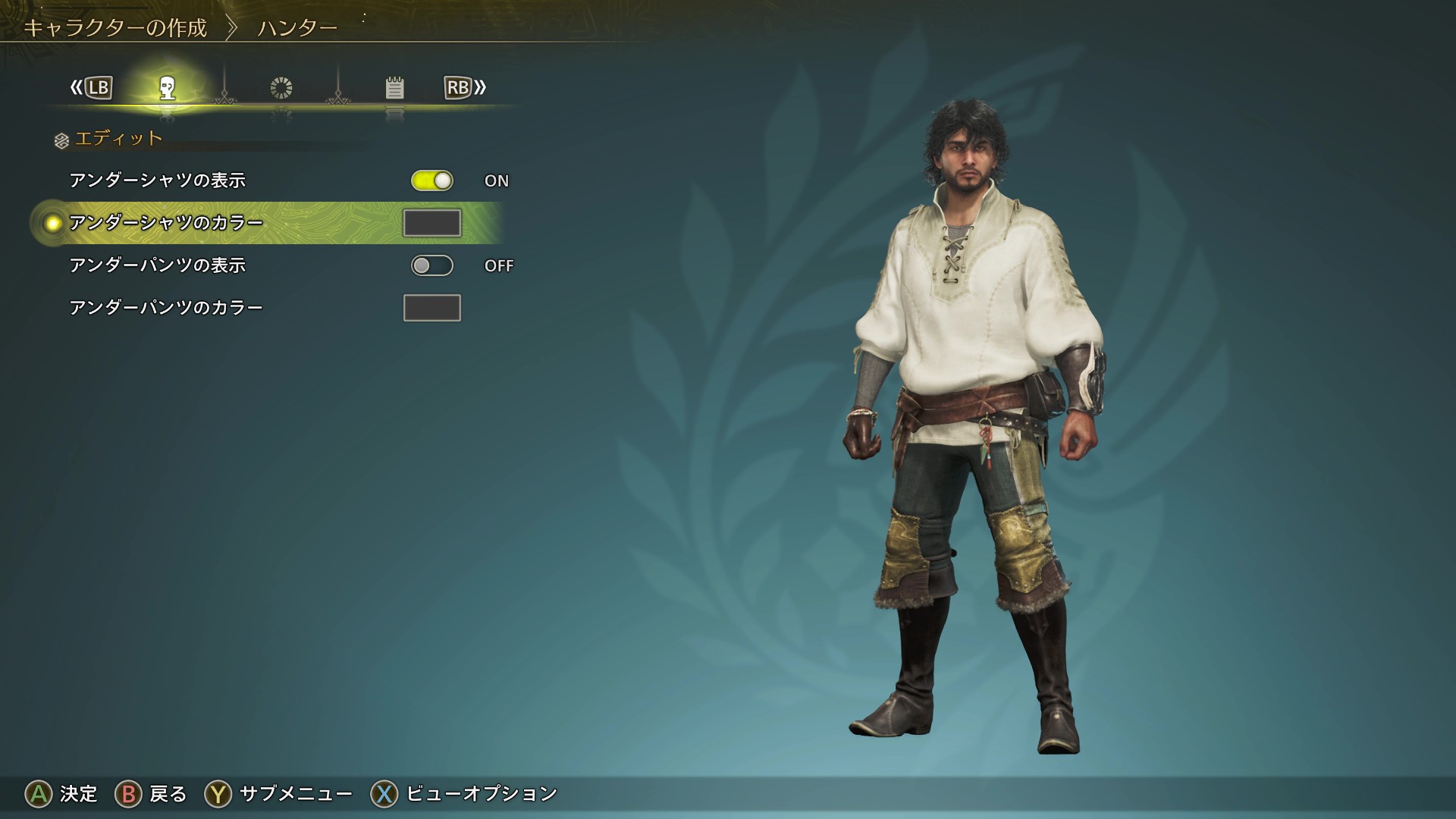1456x819 pixels.
Task: Select the head icon character tab
Action: 168,88
